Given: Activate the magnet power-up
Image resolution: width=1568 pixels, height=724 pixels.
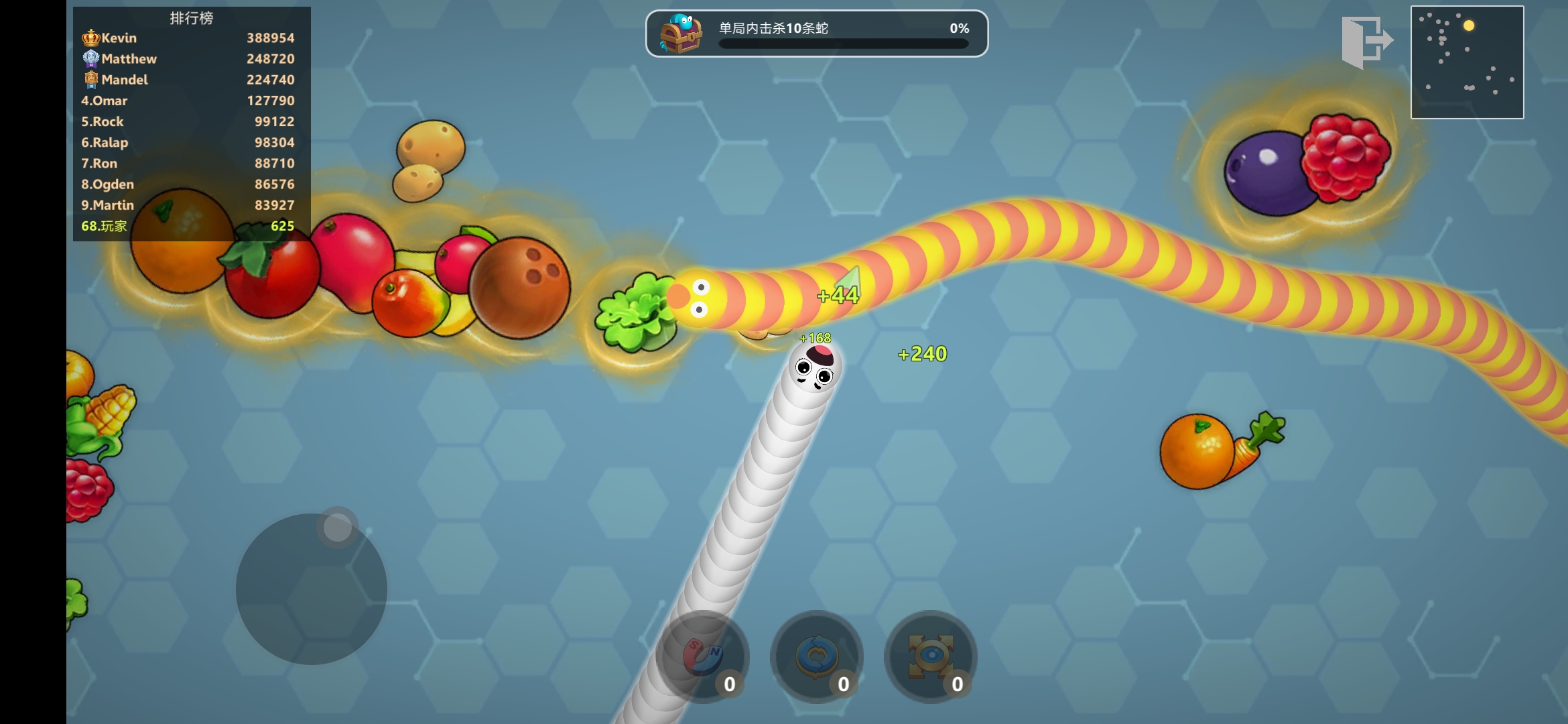Looking at the screenshot, I should tap(702, 656).
